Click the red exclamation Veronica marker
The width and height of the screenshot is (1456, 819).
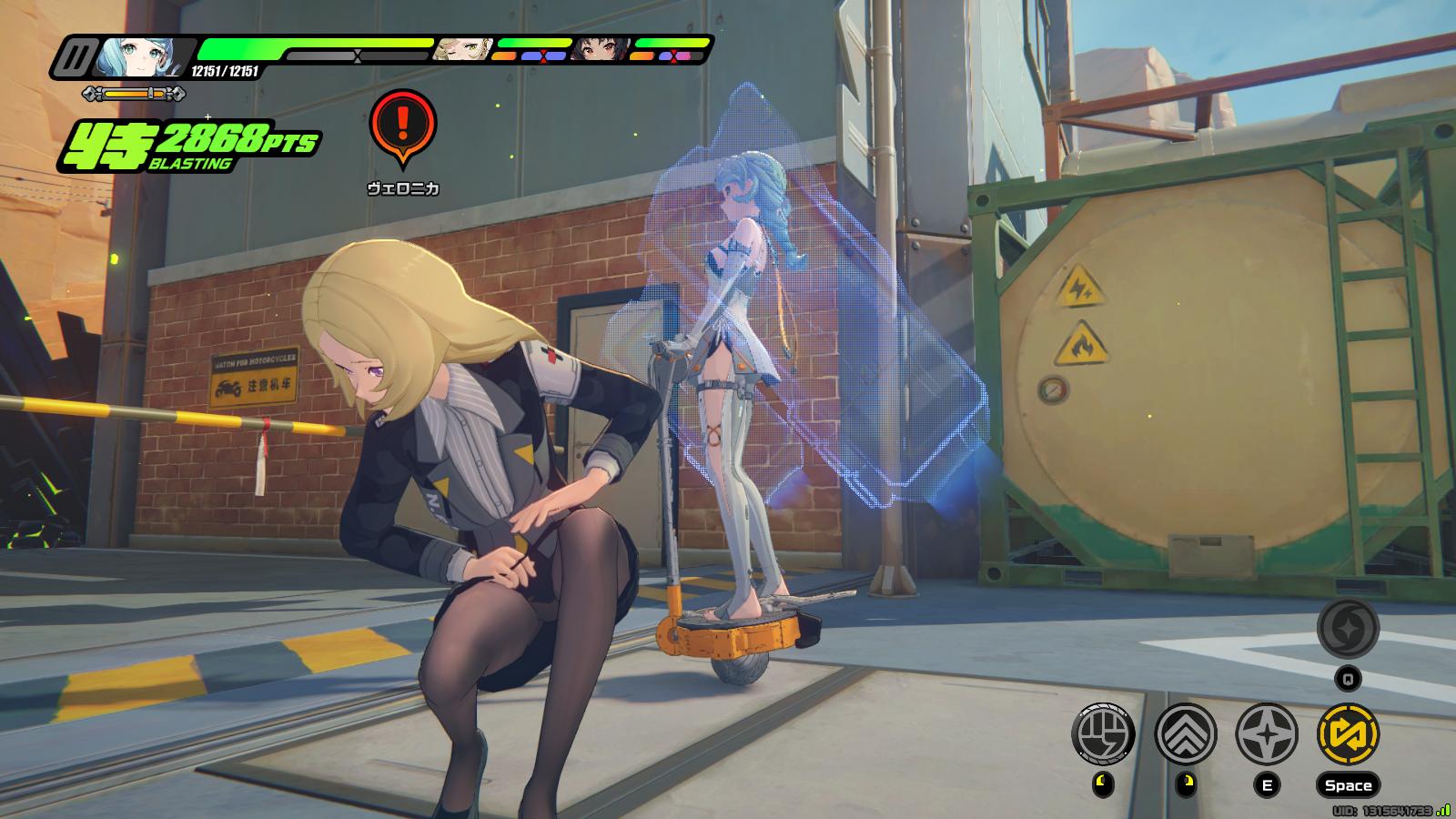pyautogui.click(x=403, y=125)
